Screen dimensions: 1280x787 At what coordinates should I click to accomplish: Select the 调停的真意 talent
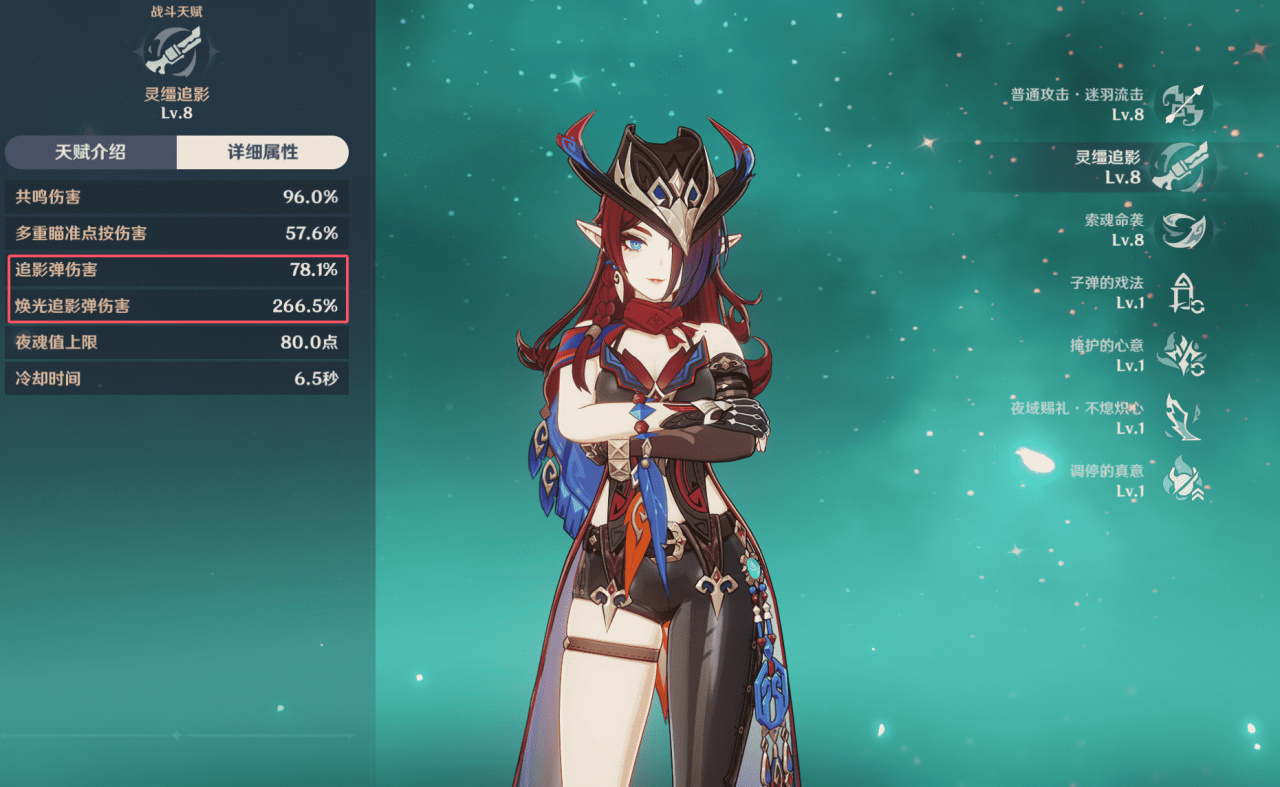(1184, 480)
